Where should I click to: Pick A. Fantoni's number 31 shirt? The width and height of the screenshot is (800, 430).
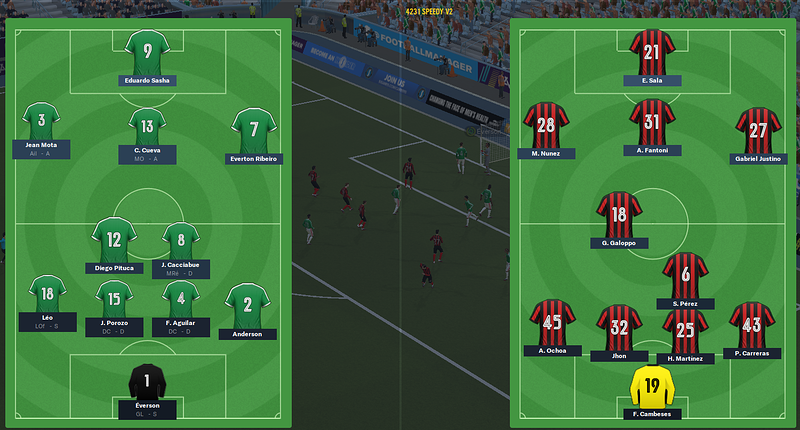(652, 122)
